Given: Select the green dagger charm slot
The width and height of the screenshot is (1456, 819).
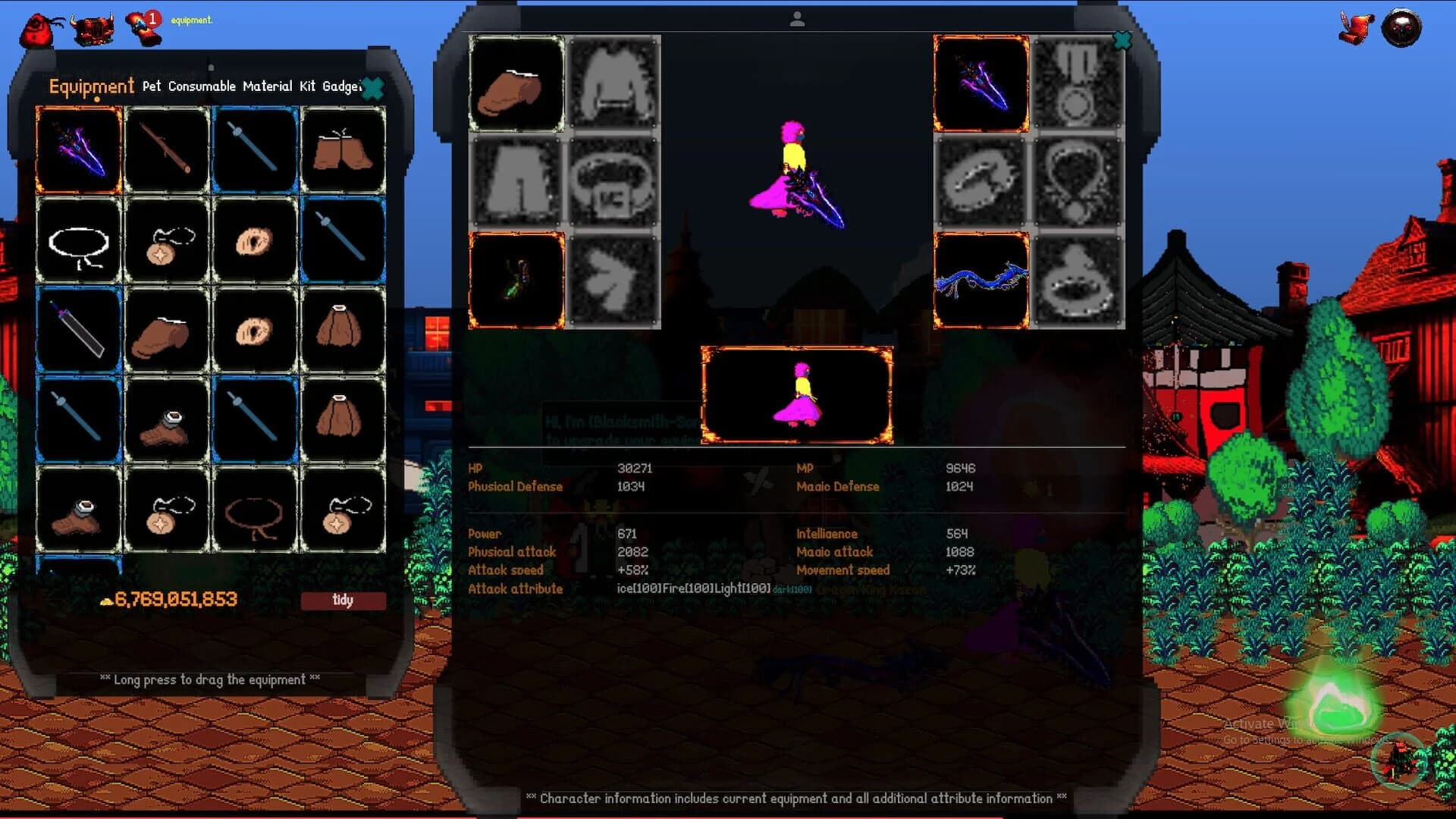Looking at the screenshot, I should [516, 280].
